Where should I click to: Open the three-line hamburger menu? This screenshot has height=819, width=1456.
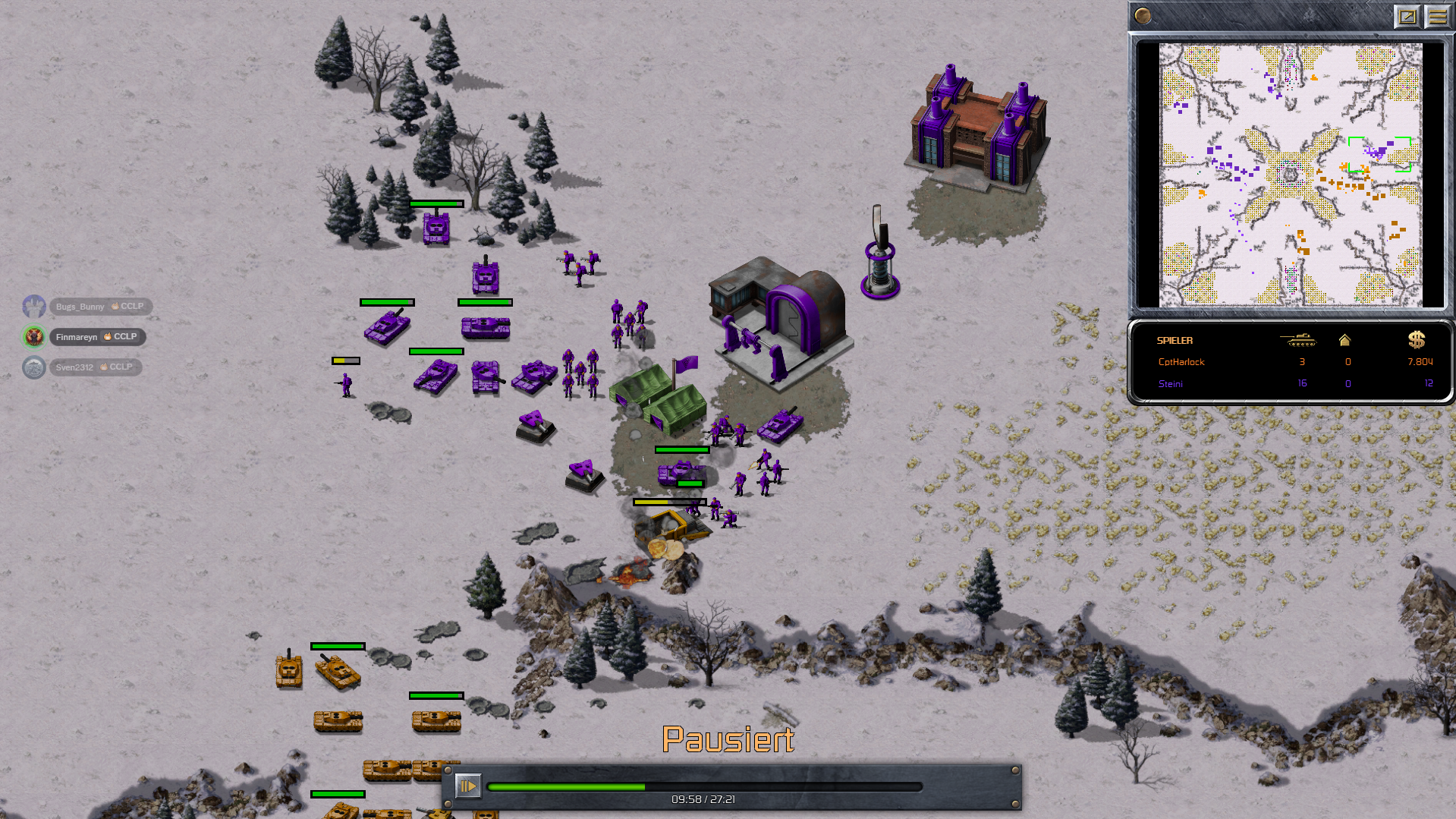point(1437,16)
